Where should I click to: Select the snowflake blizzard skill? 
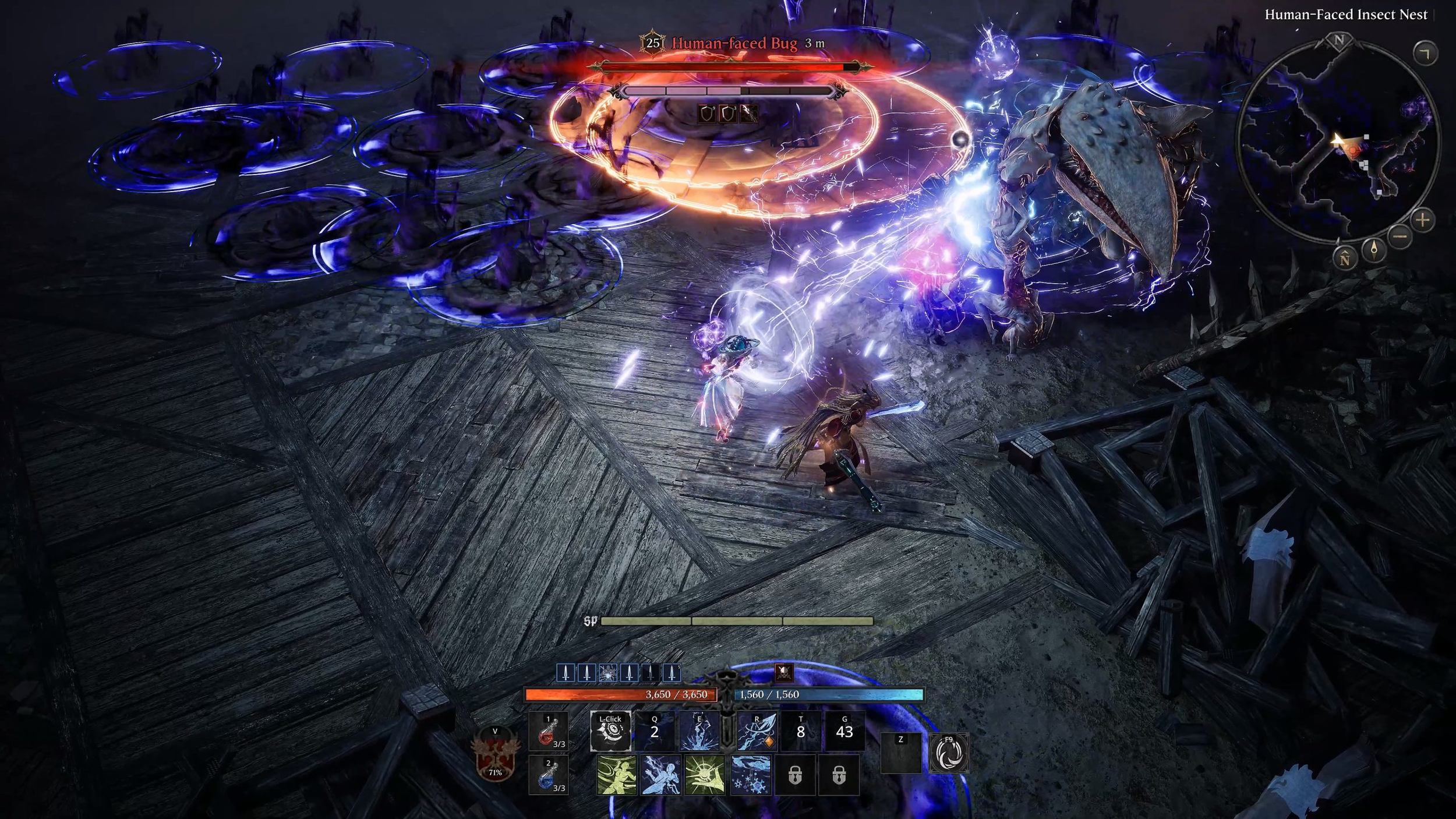[751, 775]
